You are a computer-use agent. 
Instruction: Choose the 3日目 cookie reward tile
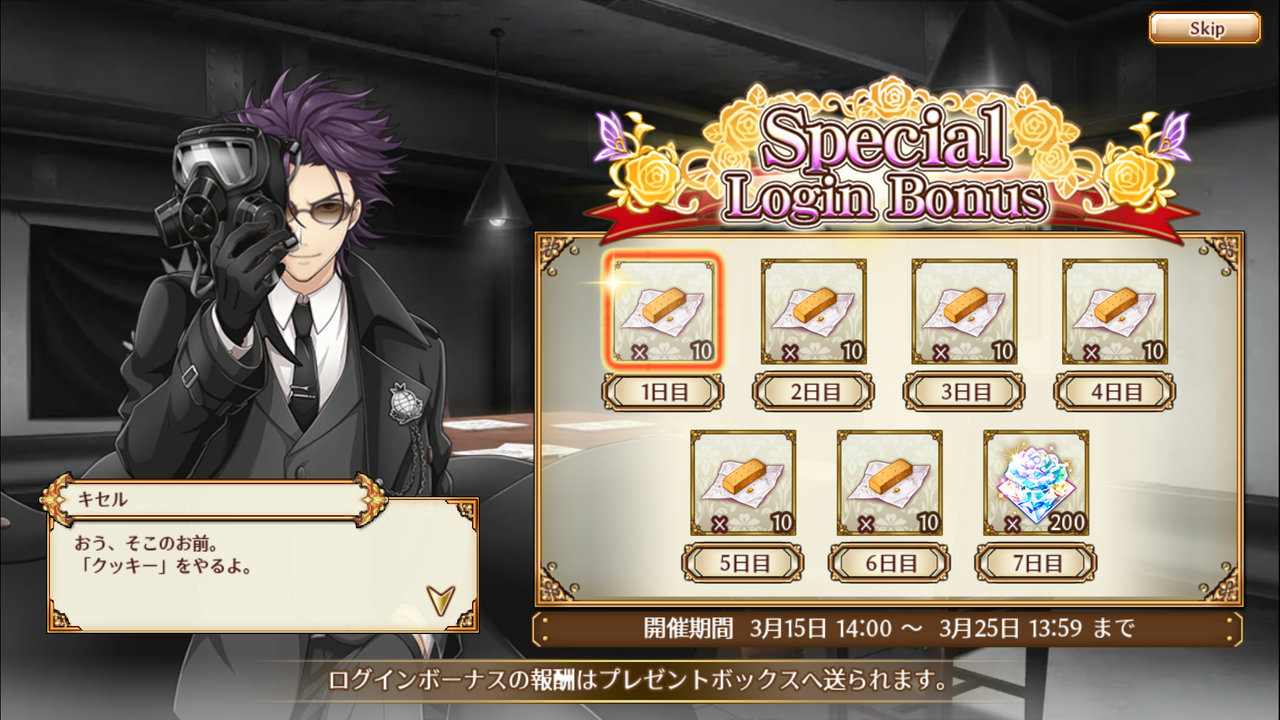[964, 311]
